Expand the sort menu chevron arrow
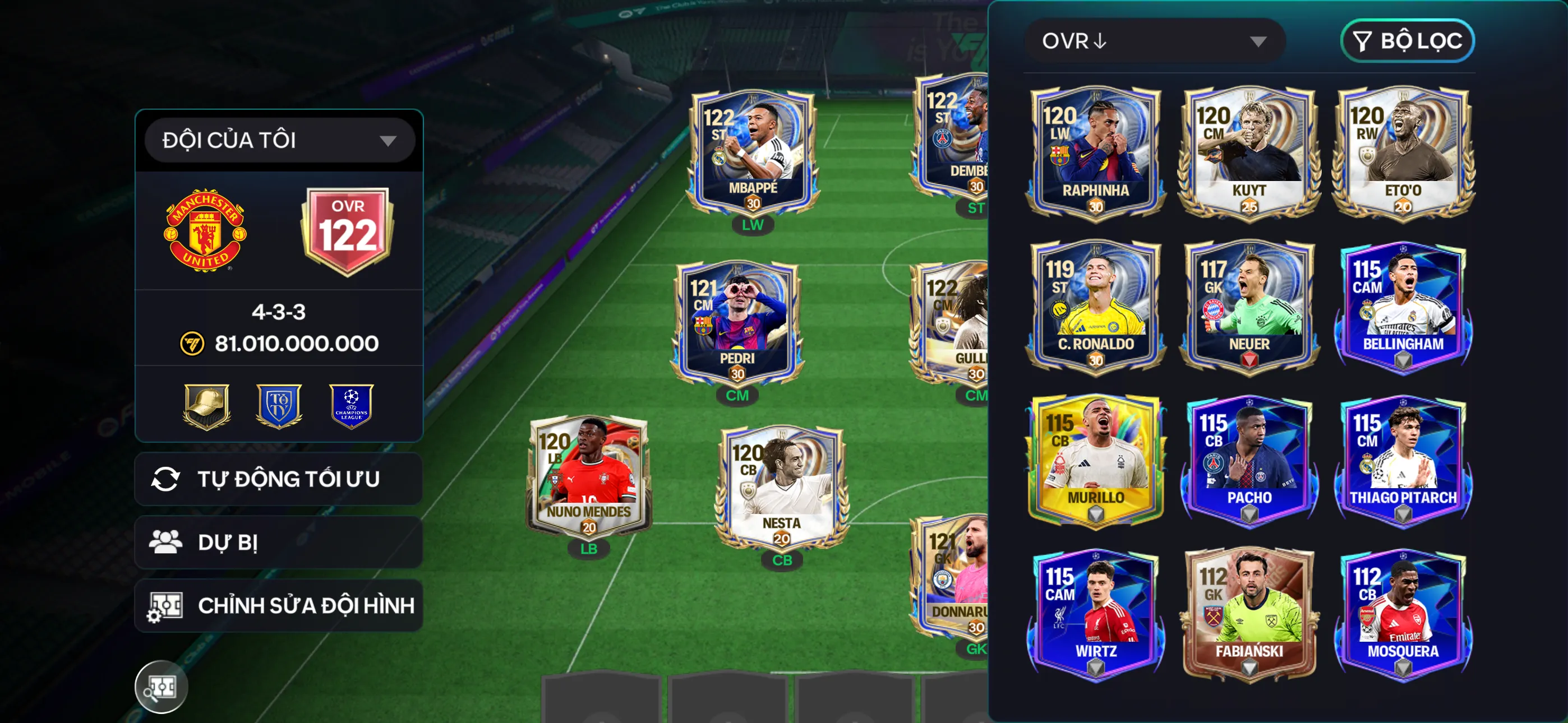The image size is (1568, 723). point(1259,41)
